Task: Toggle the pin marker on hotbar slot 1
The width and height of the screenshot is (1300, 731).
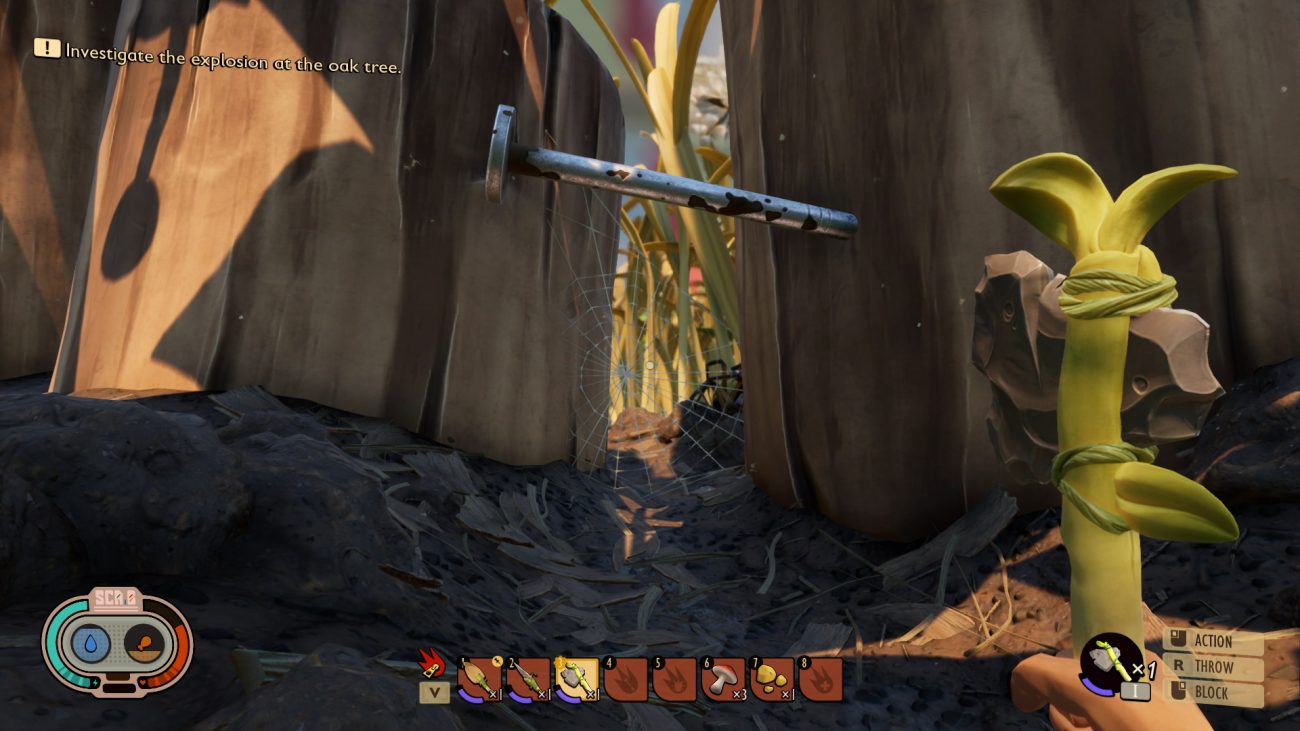Action: (x=496, y=661)
